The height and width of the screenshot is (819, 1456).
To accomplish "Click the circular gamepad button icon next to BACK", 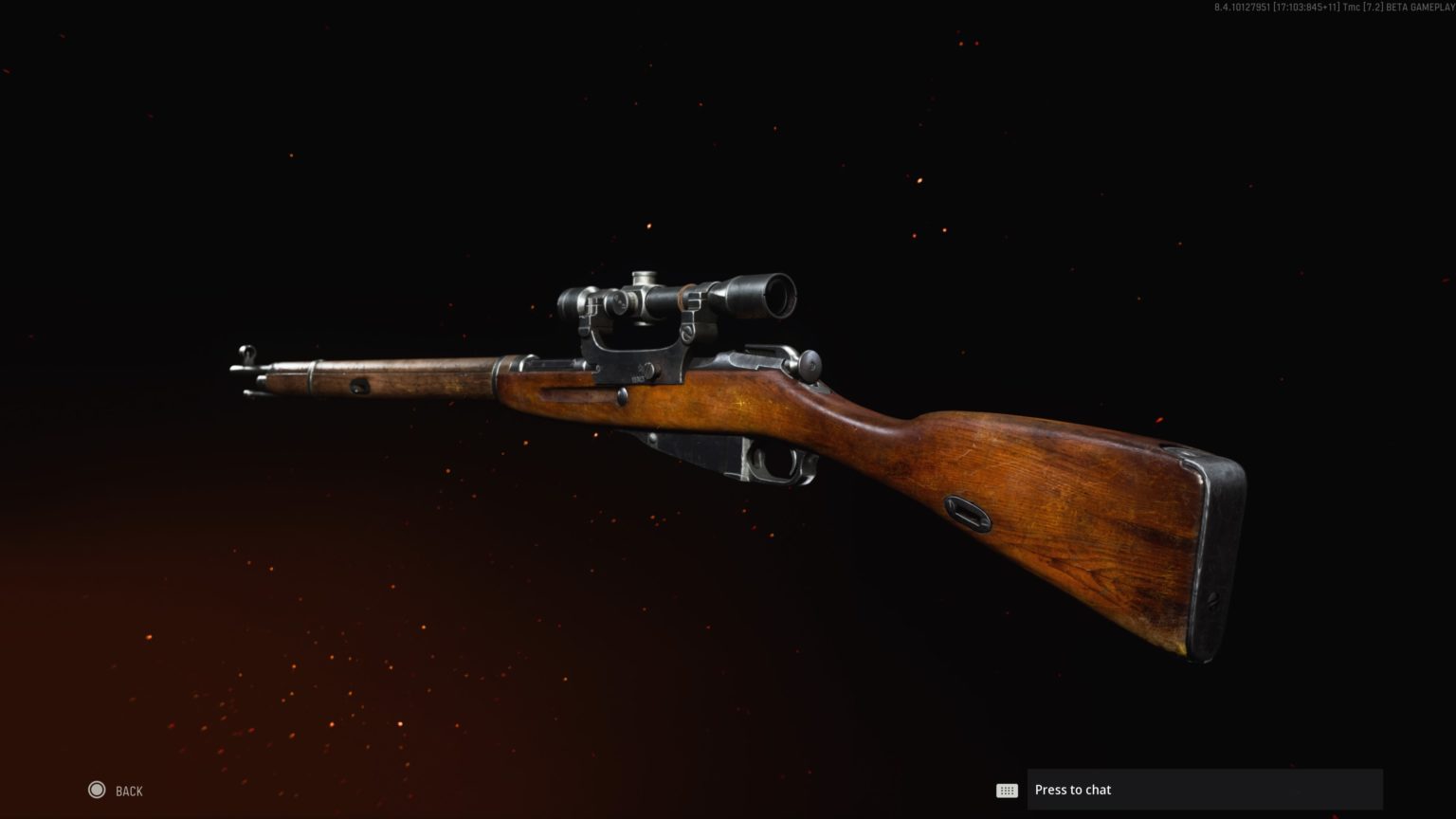I will click(x=96, y=790).
